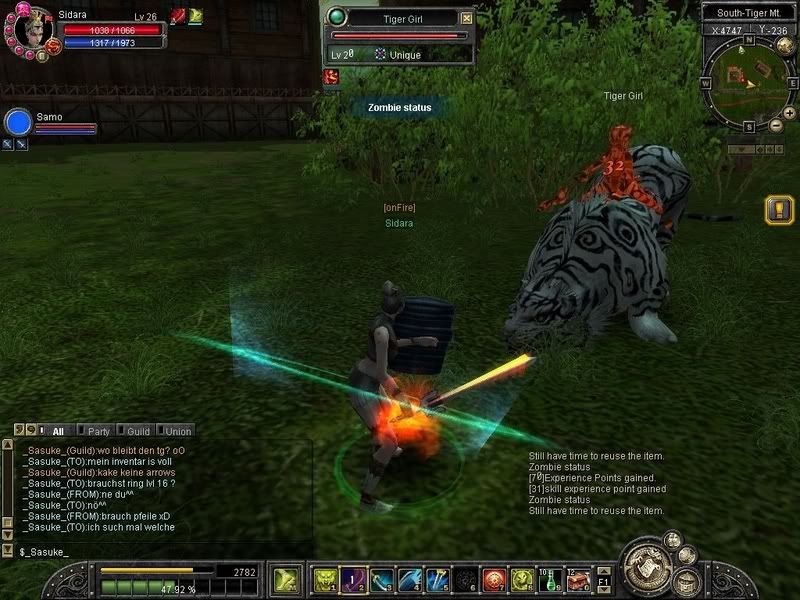Activate the red orb skill in slot 7
Screen dimensions: 800x600
click(493, 579)
